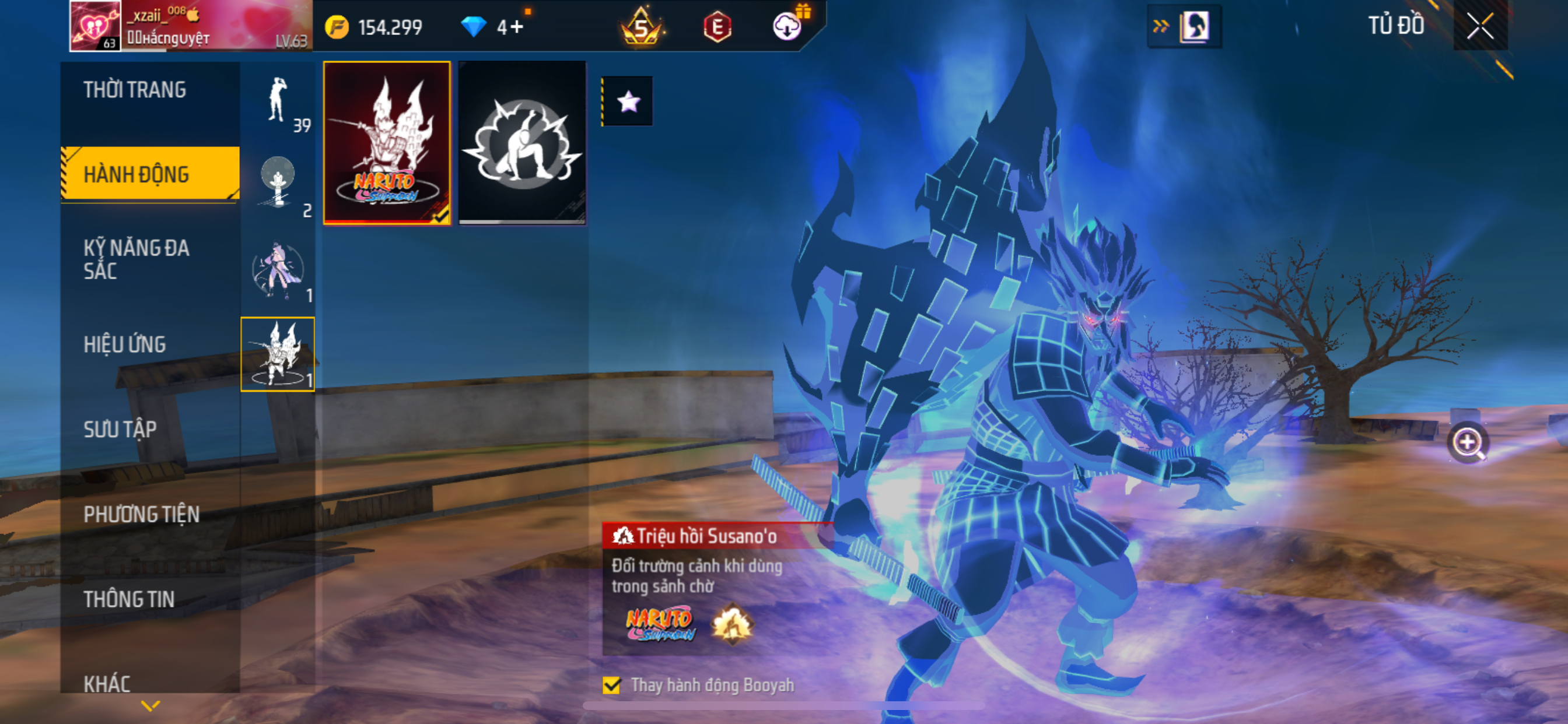Show the Phương Tiện category
The height and width of the screenshot is (724, 1568).
(x=141, y=514)
